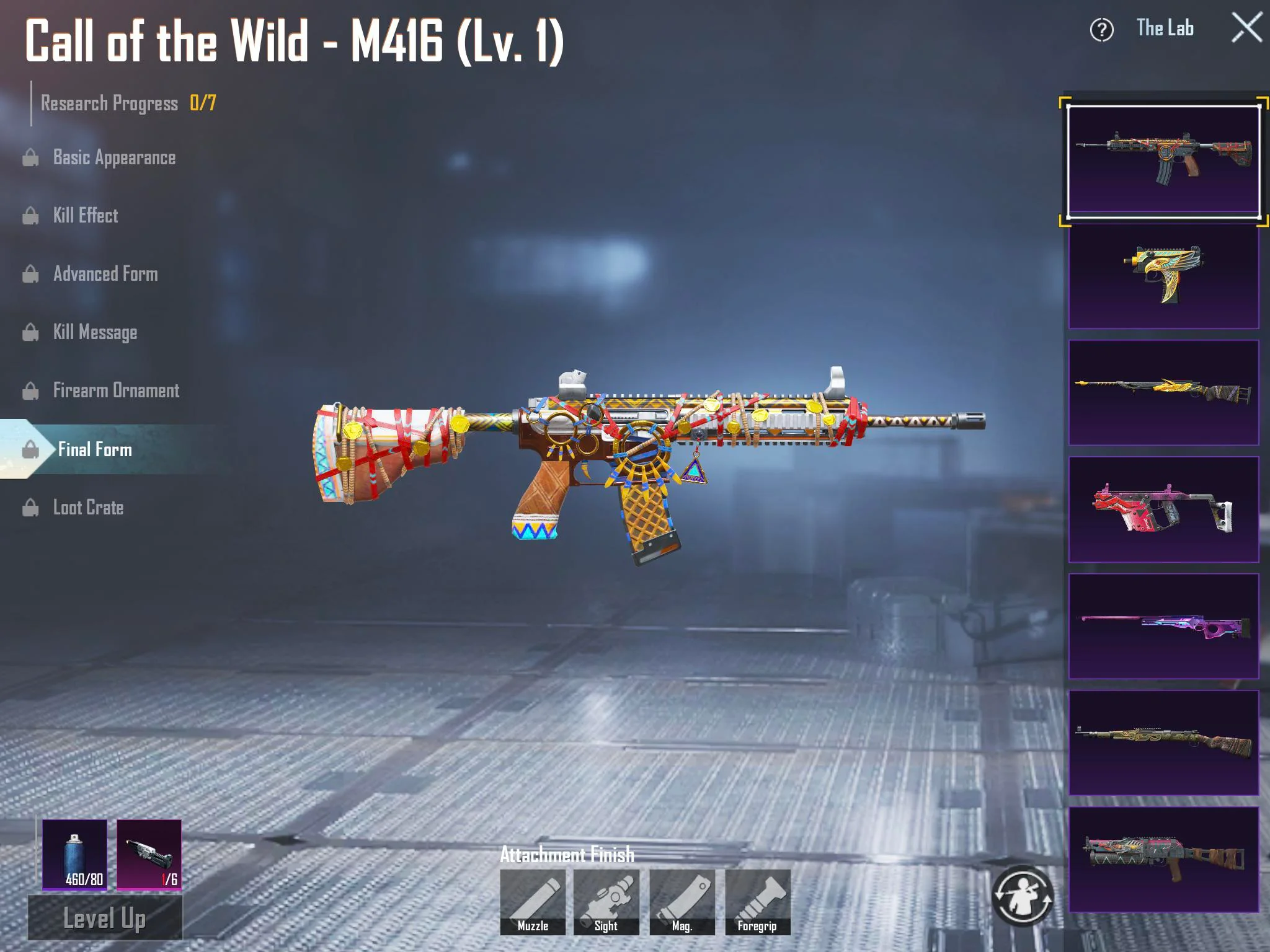This screenshot has width=1270, height=952.
Task: Open the Kill Effect stage
Action: [86, 216]
